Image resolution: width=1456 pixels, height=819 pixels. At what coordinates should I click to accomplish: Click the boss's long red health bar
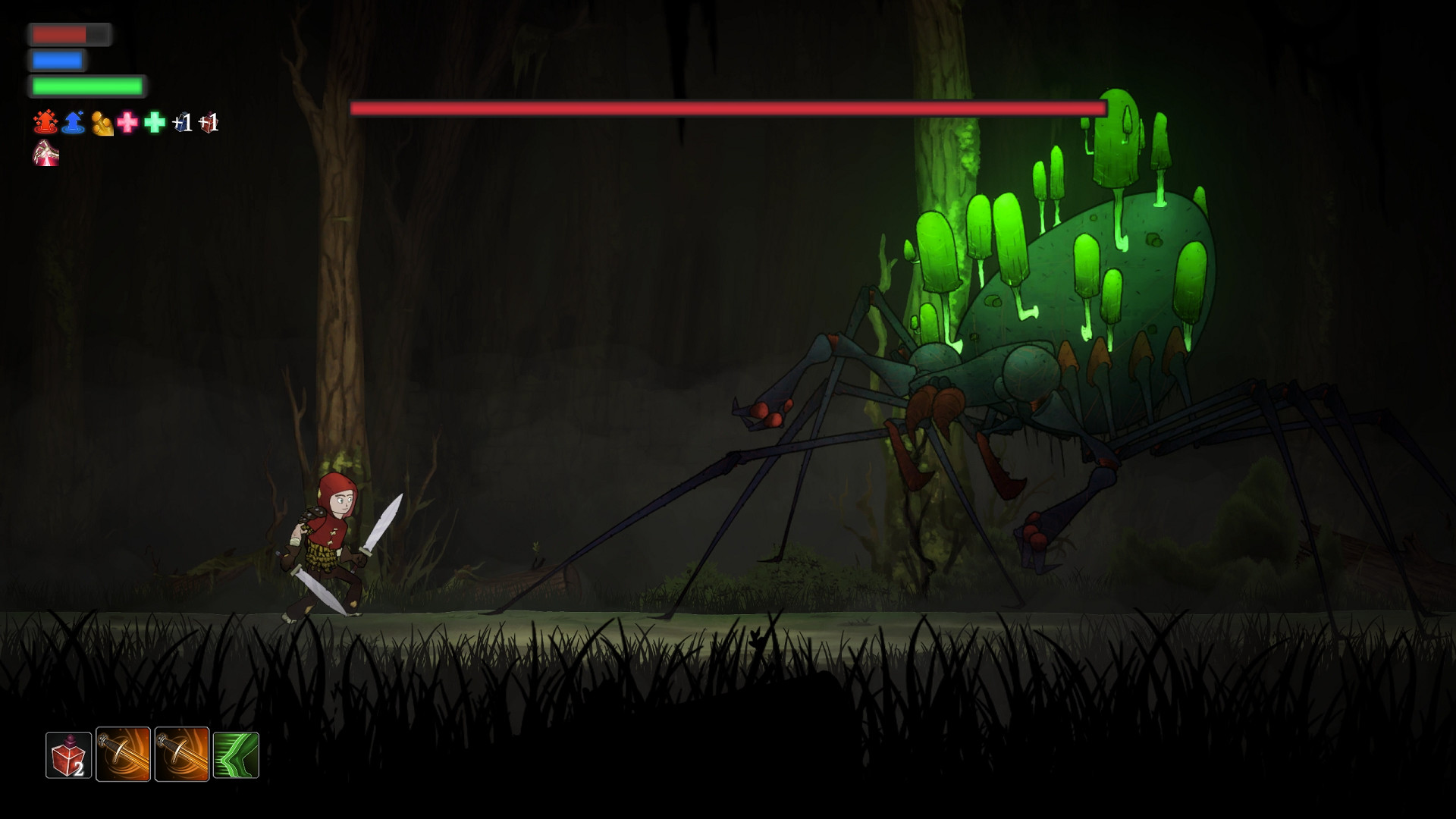[x=728, y=108]
